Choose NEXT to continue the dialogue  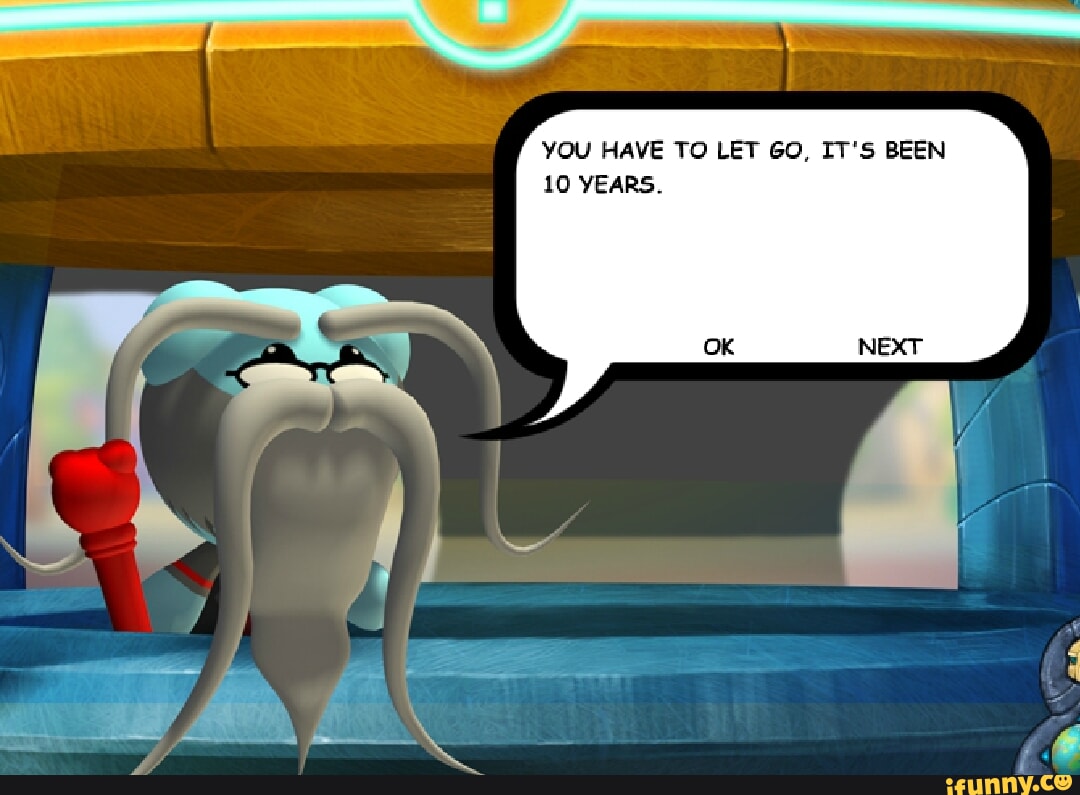[x=889, y=347]
